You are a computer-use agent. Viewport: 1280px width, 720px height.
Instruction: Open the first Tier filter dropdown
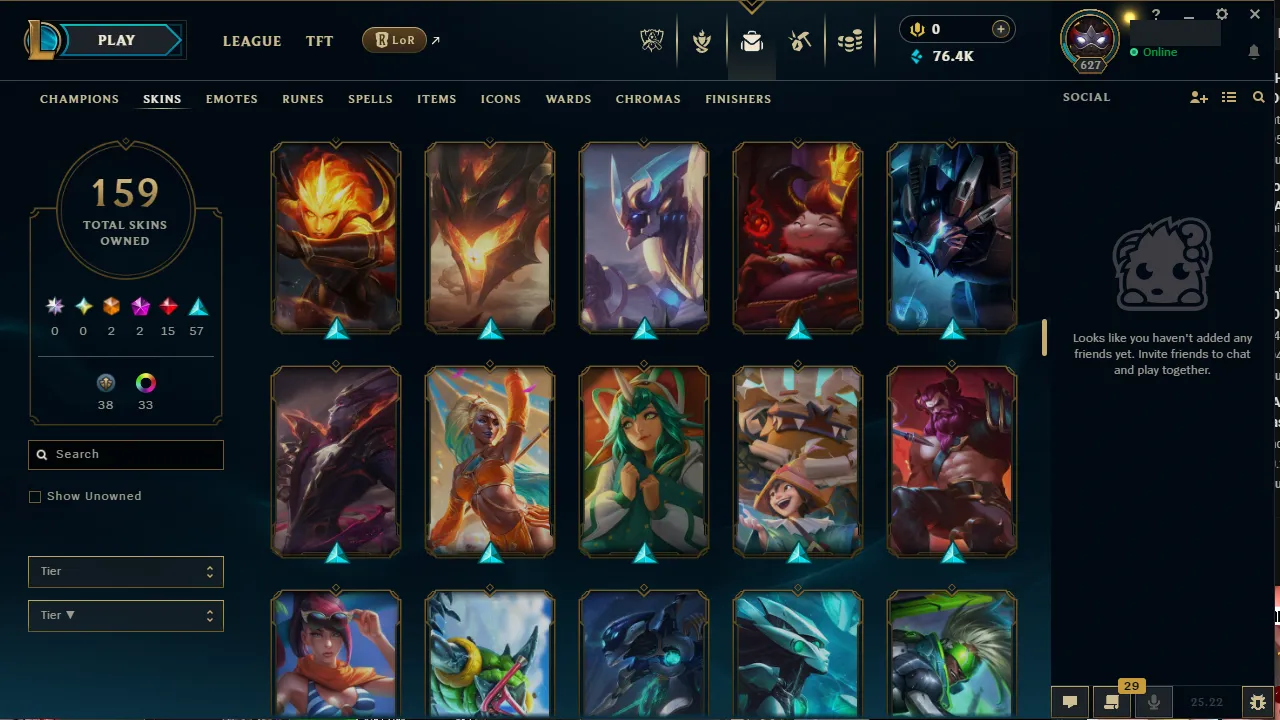click(x=125, y=571)
